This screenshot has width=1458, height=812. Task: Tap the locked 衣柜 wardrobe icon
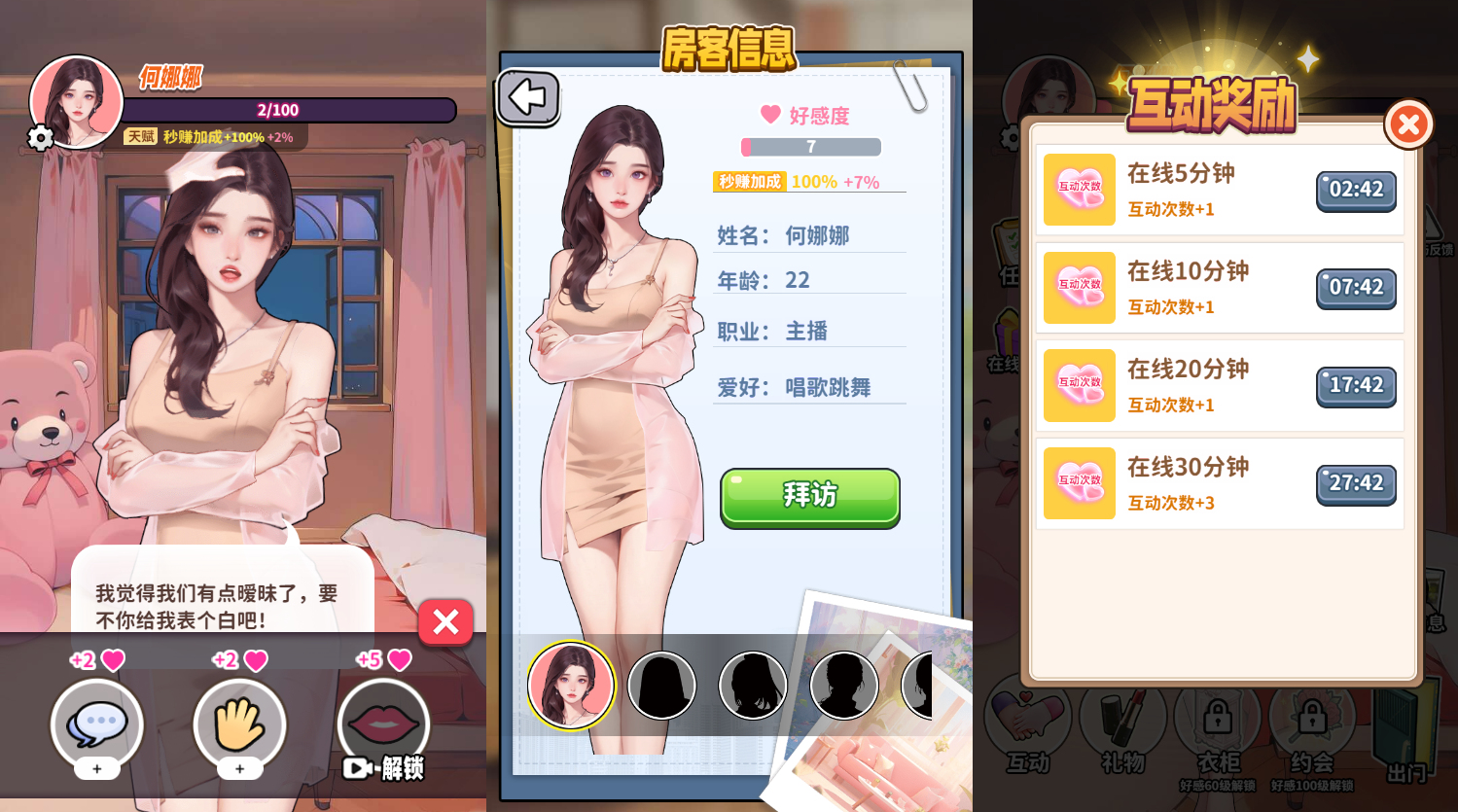click(x=1219, y=718)
